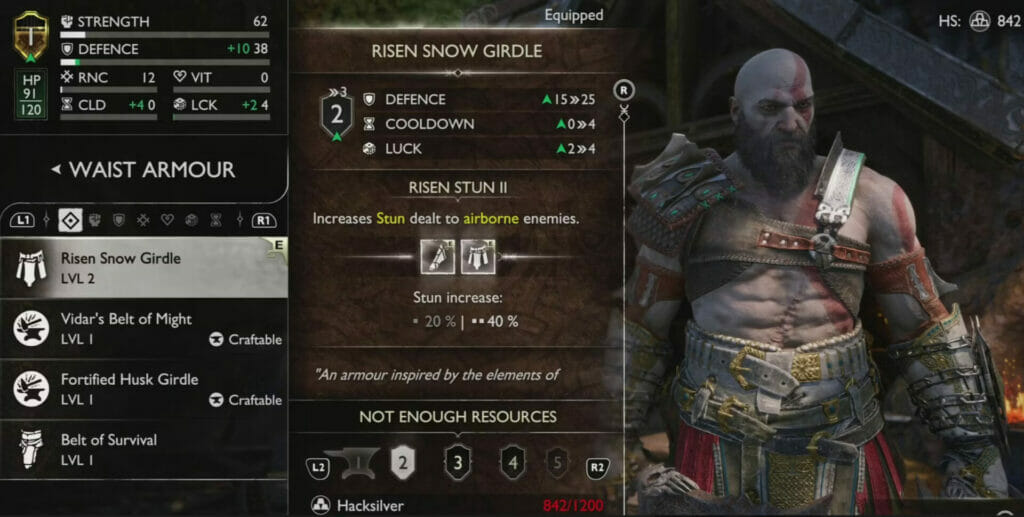
Task: Switch to the hourglass cooldown filter tab
Action: (215, 219)
